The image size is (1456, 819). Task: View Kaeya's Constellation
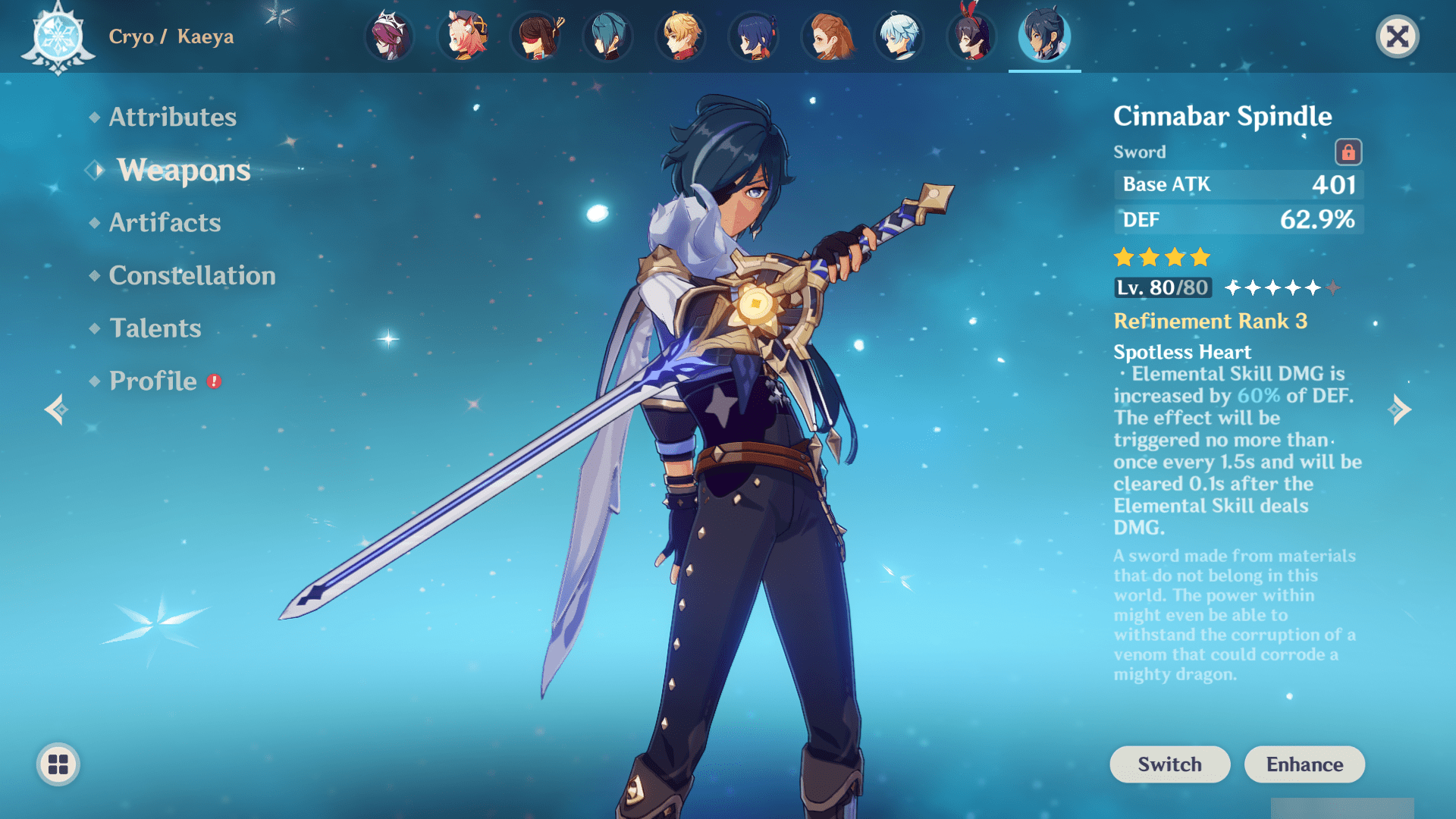pos(192,275)
